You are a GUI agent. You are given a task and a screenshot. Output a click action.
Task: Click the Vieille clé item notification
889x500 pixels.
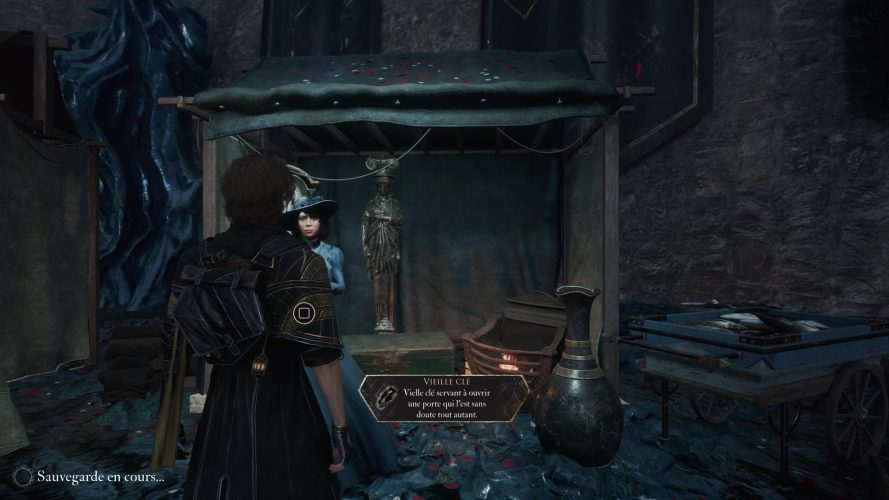click(x=444, y=400)
